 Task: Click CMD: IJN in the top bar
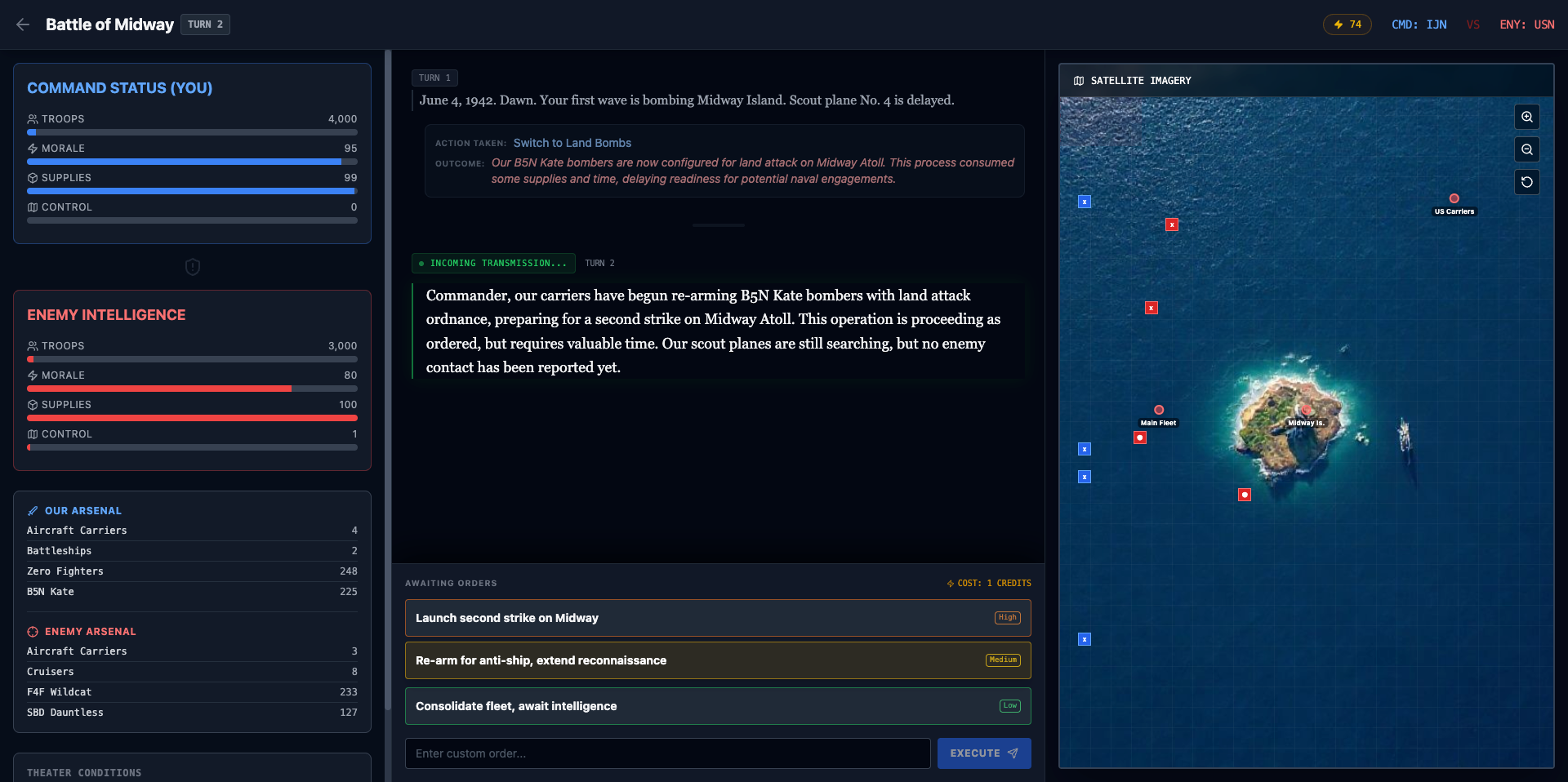(1419, 24)
